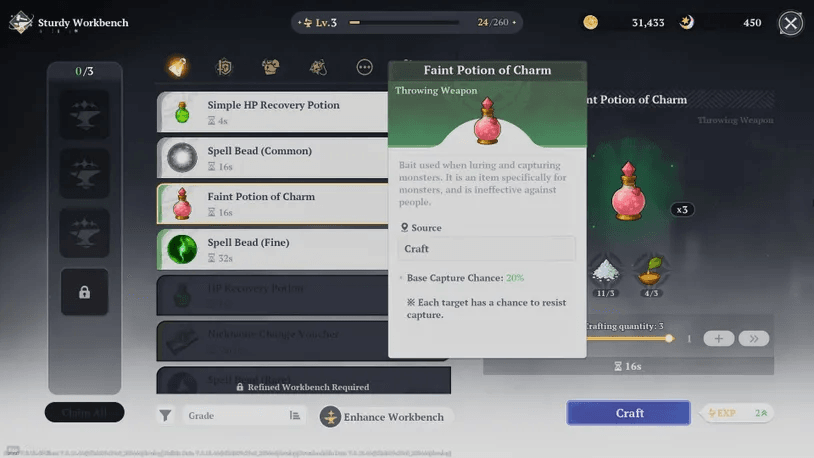This screenshot has height=458, width=814.
Task: Close the Sturdy Workbench screen
Action: 790,23
